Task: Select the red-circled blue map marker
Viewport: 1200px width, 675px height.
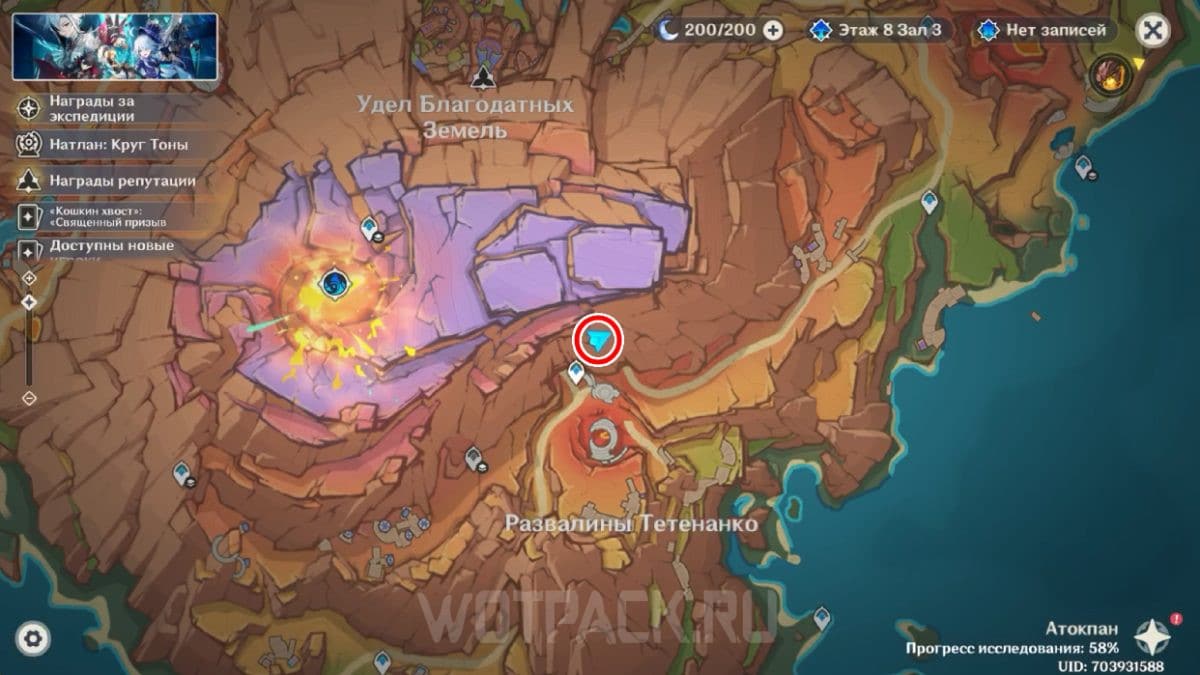Action: click(x=598, y=342)
